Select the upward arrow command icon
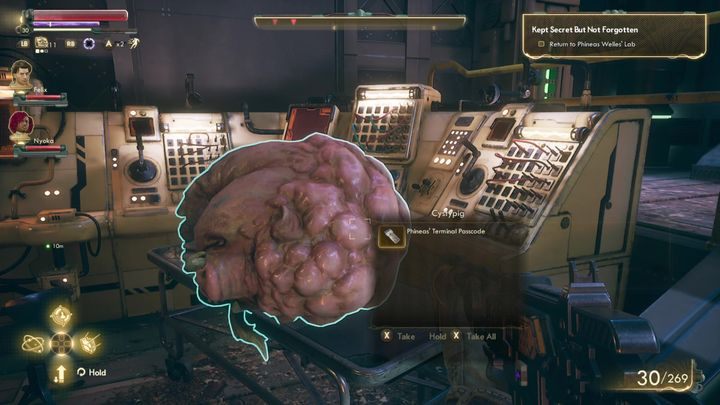 pyautogui.click(x=60, y=372)
